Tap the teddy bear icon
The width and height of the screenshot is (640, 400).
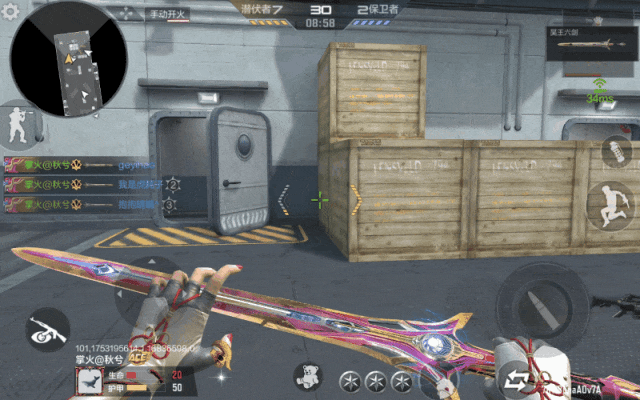coord(308,377)
